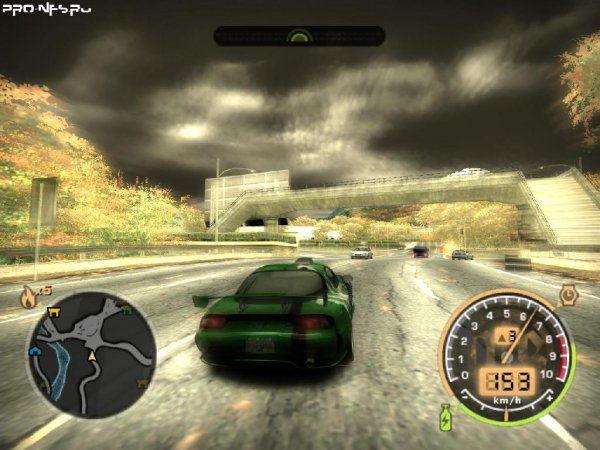This screenshot has height=450, width=600.
Task: Select the blue safehouse marker on minimap
Action: [x=37, y=352]
